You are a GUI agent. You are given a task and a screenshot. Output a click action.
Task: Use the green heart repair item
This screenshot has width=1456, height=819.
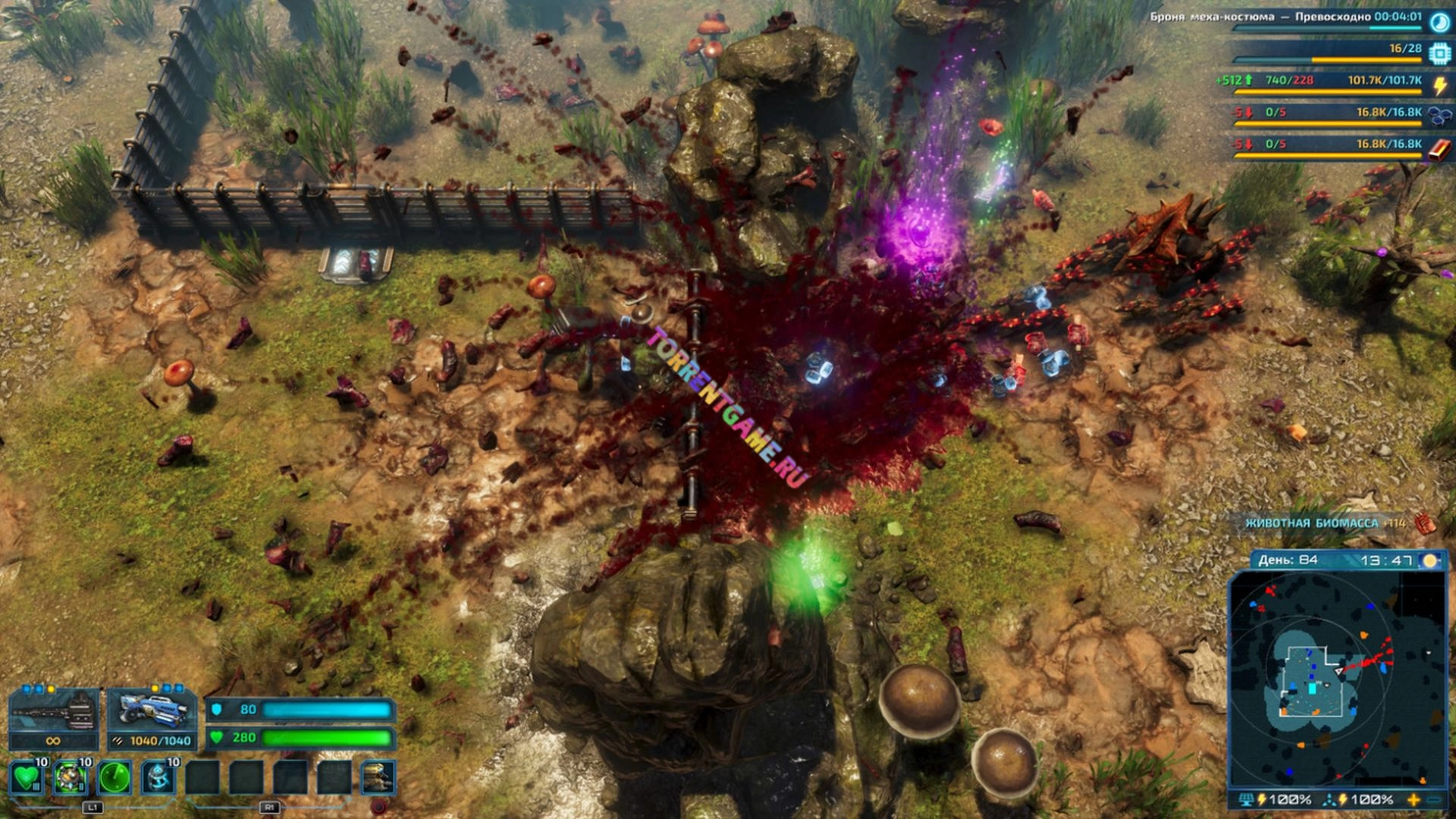point(28,777)
